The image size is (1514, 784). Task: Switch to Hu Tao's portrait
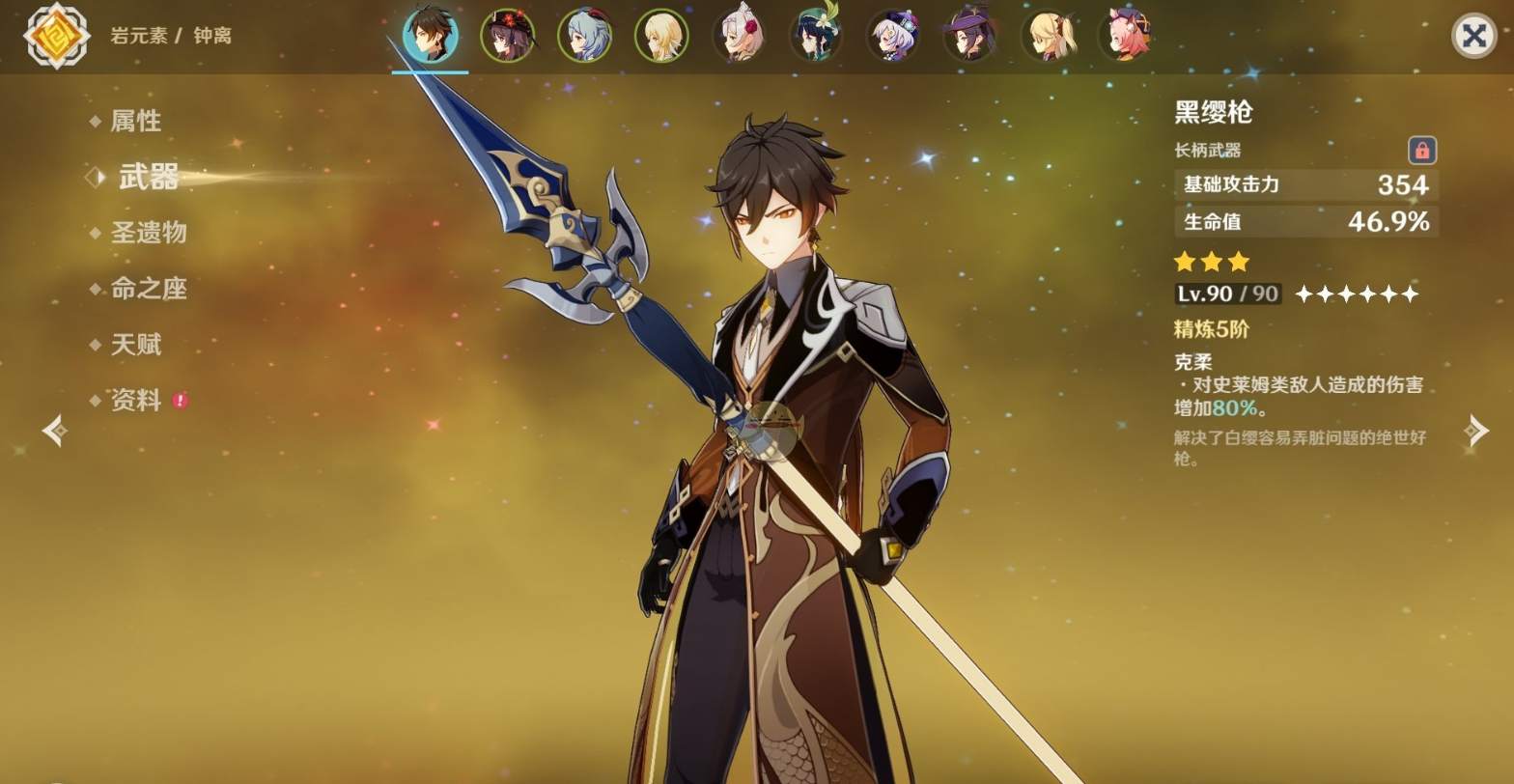pyautogui.click(x=507, y=36)
